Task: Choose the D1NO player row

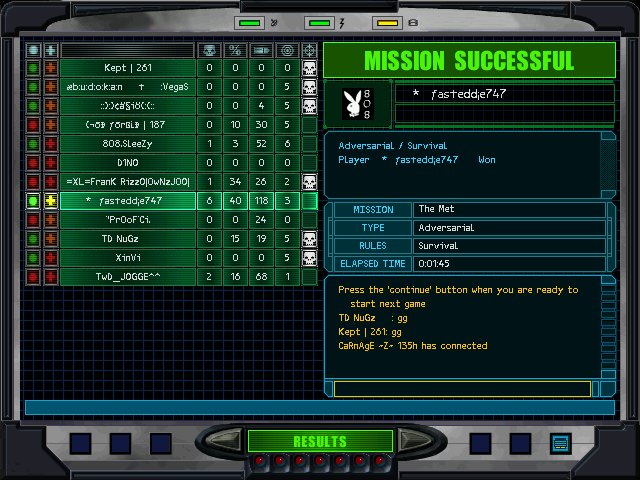Action: pos(128,162)
